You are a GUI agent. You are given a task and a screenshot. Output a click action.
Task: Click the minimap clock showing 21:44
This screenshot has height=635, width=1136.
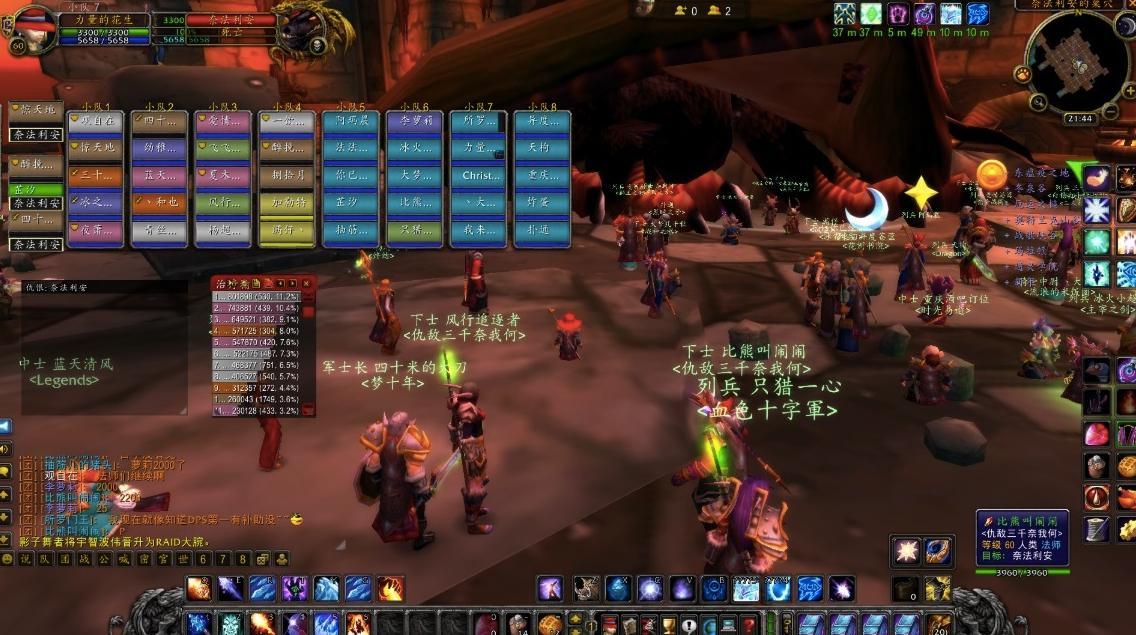(1079, 118)
